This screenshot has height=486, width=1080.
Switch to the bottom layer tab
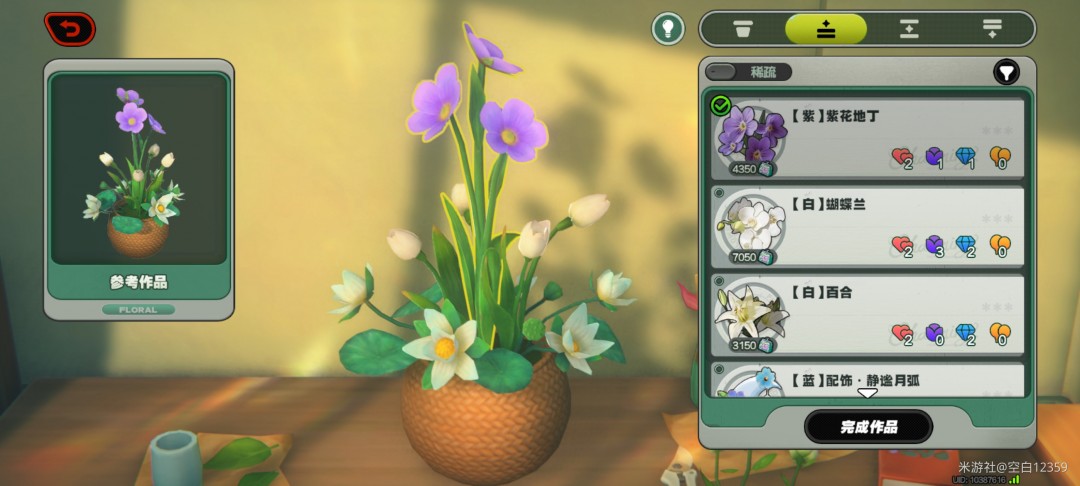(992, 29)
